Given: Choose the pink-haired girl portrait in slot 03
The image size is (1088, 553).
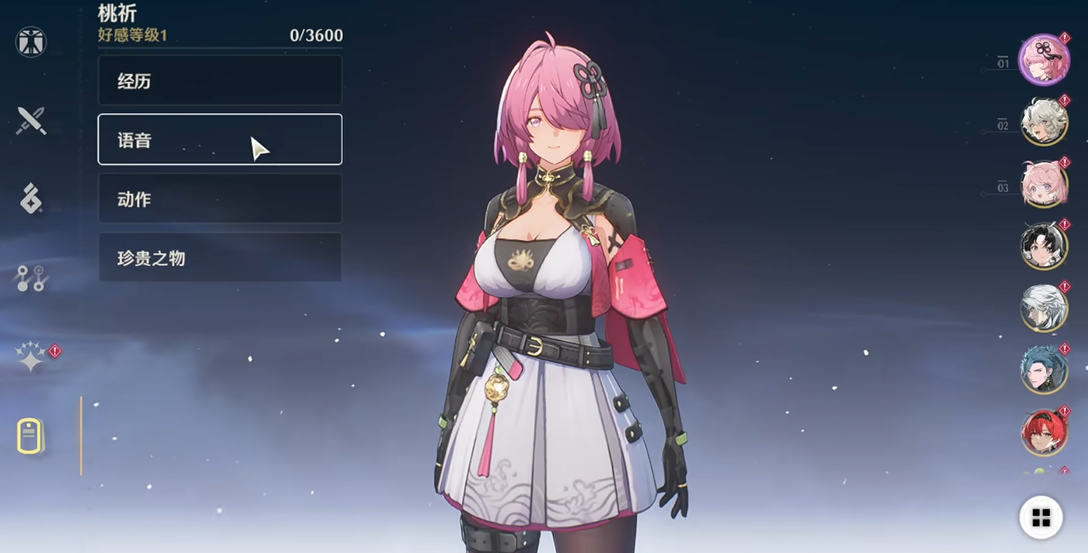Looking at the screenshot, I should (x=1044, y=184).
